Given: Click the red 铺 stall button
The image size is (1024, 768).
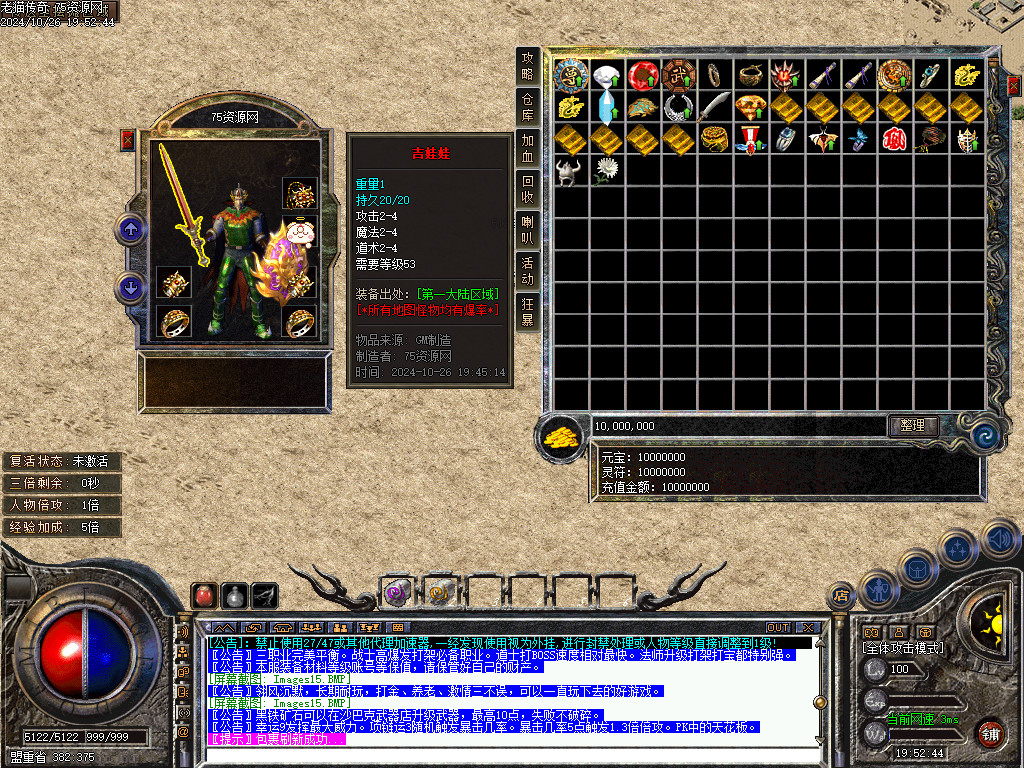Looking at the screenshot, I should 990,732.
